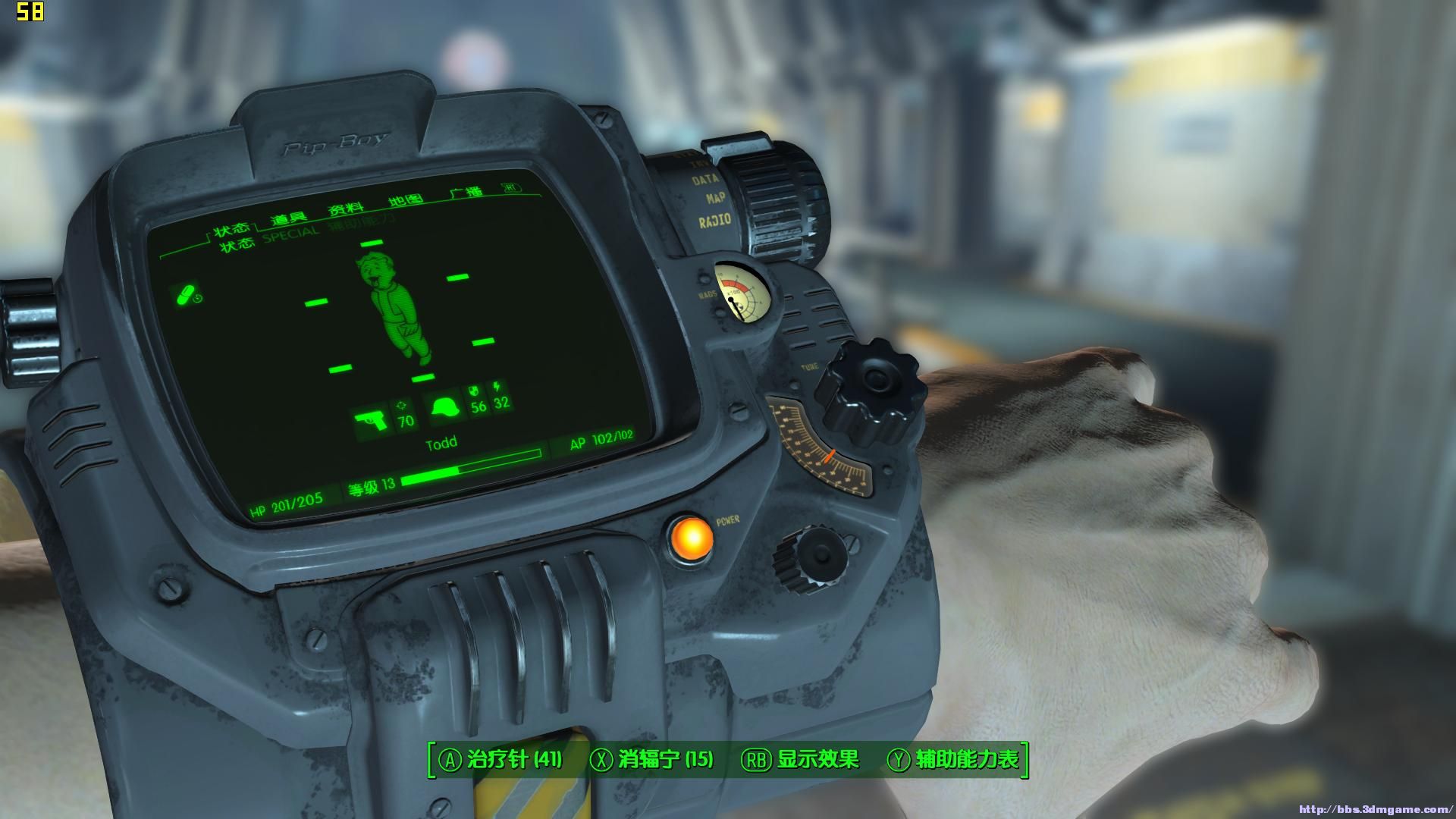
Task: Click the pill active-effect icon
Action: coord(187,295)
